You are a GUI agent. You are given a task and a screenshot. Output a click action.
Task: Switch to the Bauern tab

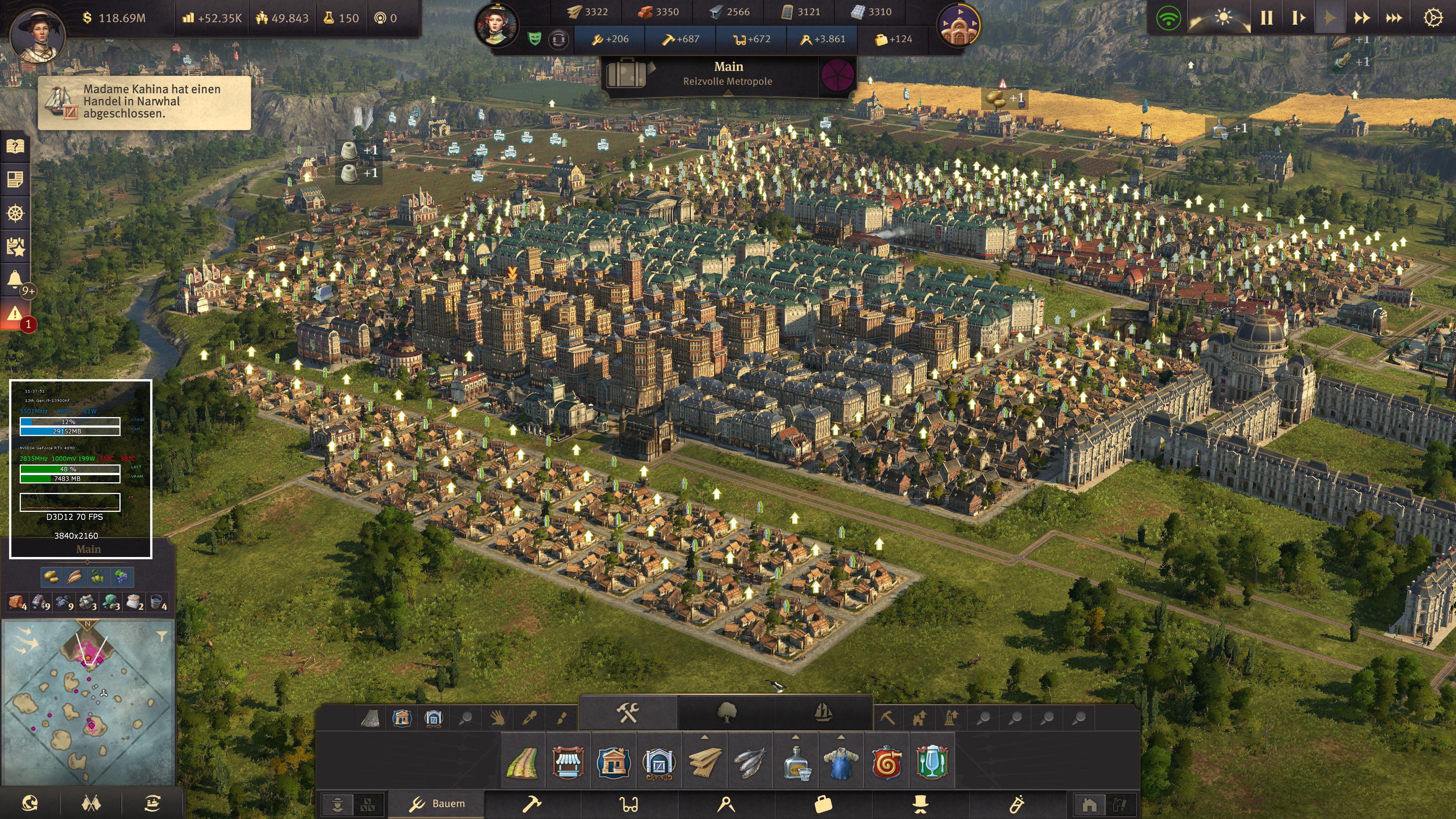click(448, 803)
